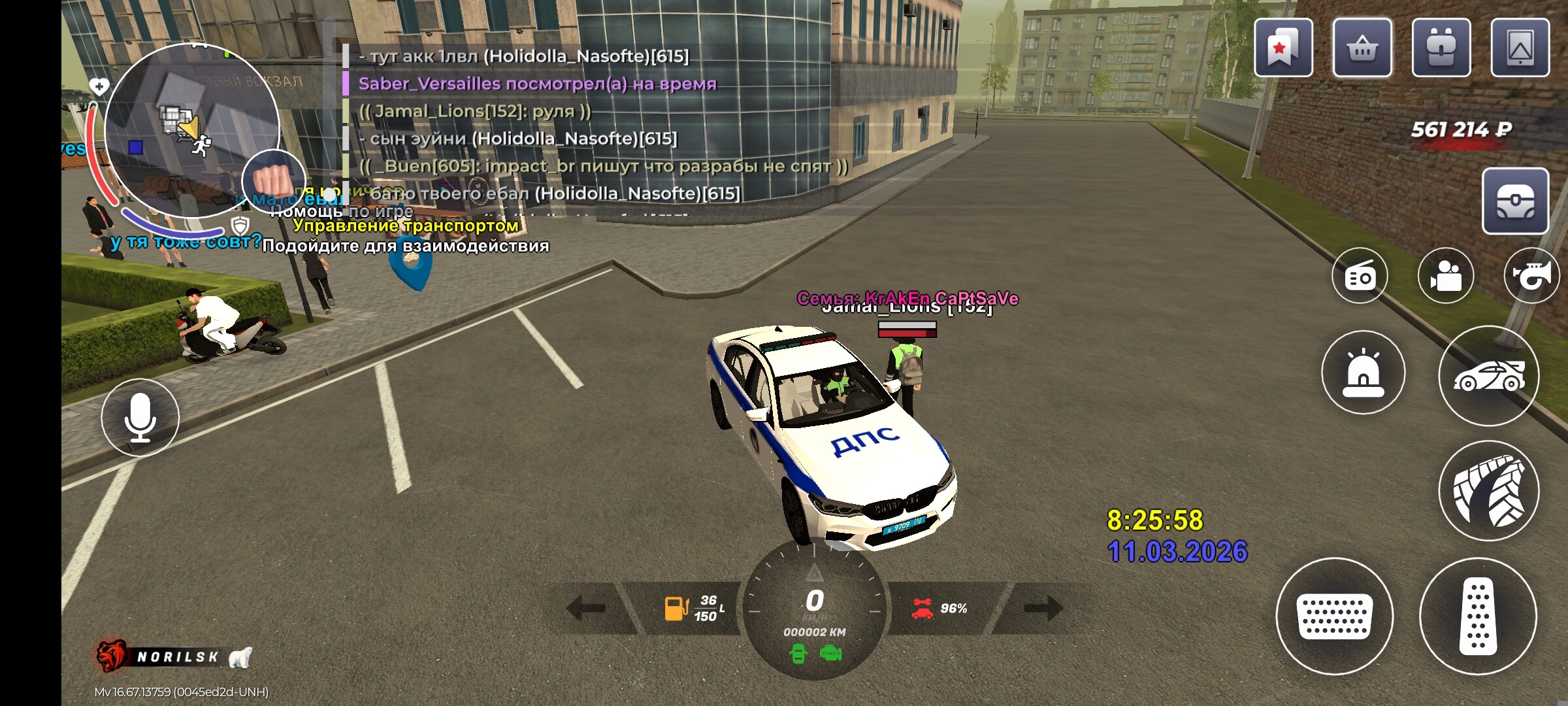The height and width of the screenshot is (706, 1568).
Task: Activate the right turn signal arrow
Action: 1043,608
